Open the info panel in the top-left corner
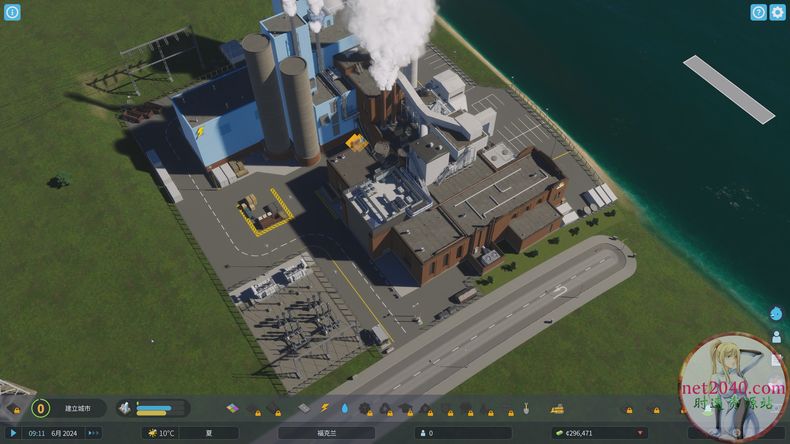The width and height of the screenshot is (790, 444). tap(12, 12)
